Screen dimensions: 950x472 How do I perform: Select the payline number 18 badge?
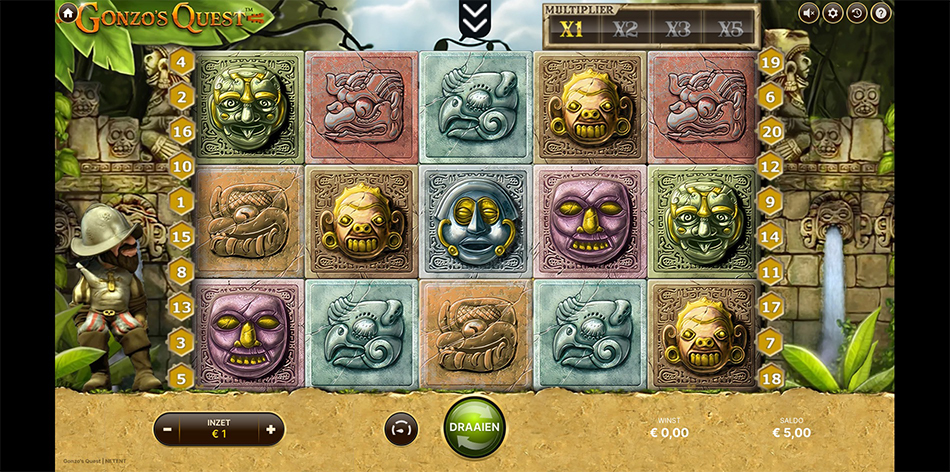pyautogui.click(x=770, y=376)
